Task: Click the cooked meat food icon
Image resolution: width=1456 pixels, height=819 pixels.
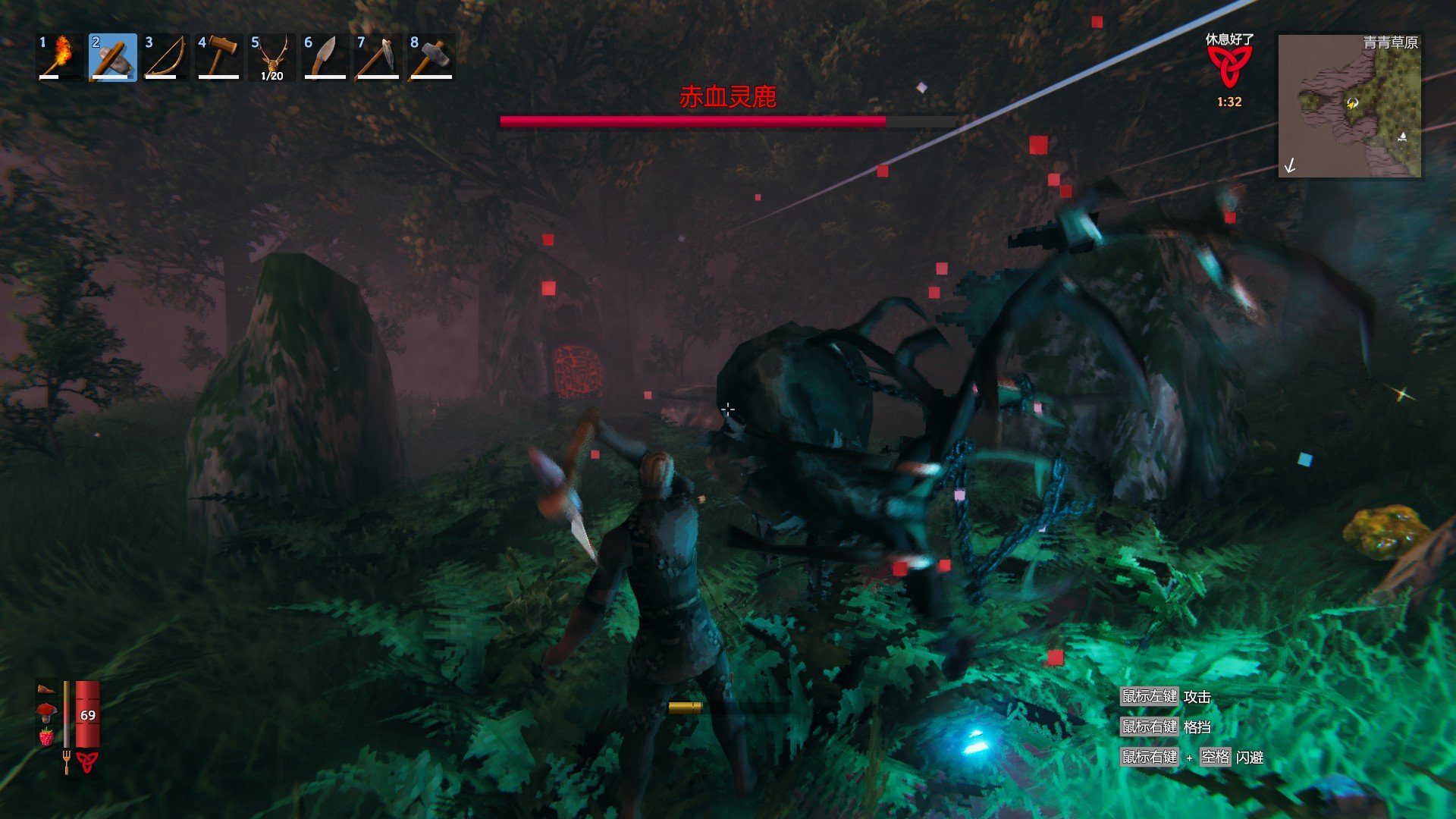Action: pyautogui.click(x=46, y=689)
